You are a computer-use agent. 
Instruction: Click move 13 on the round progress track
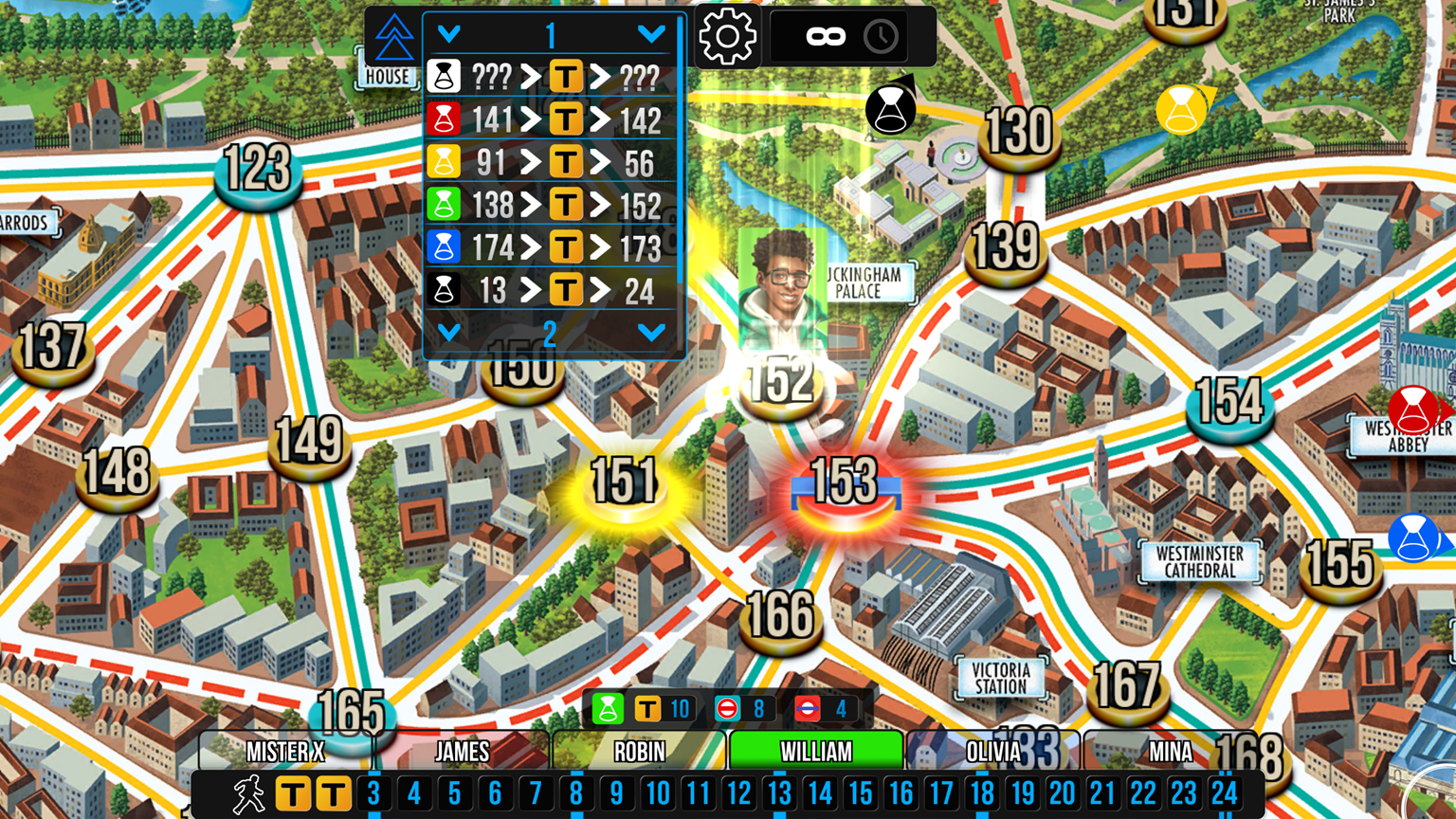pyautogui.click(x=780, y=794)
